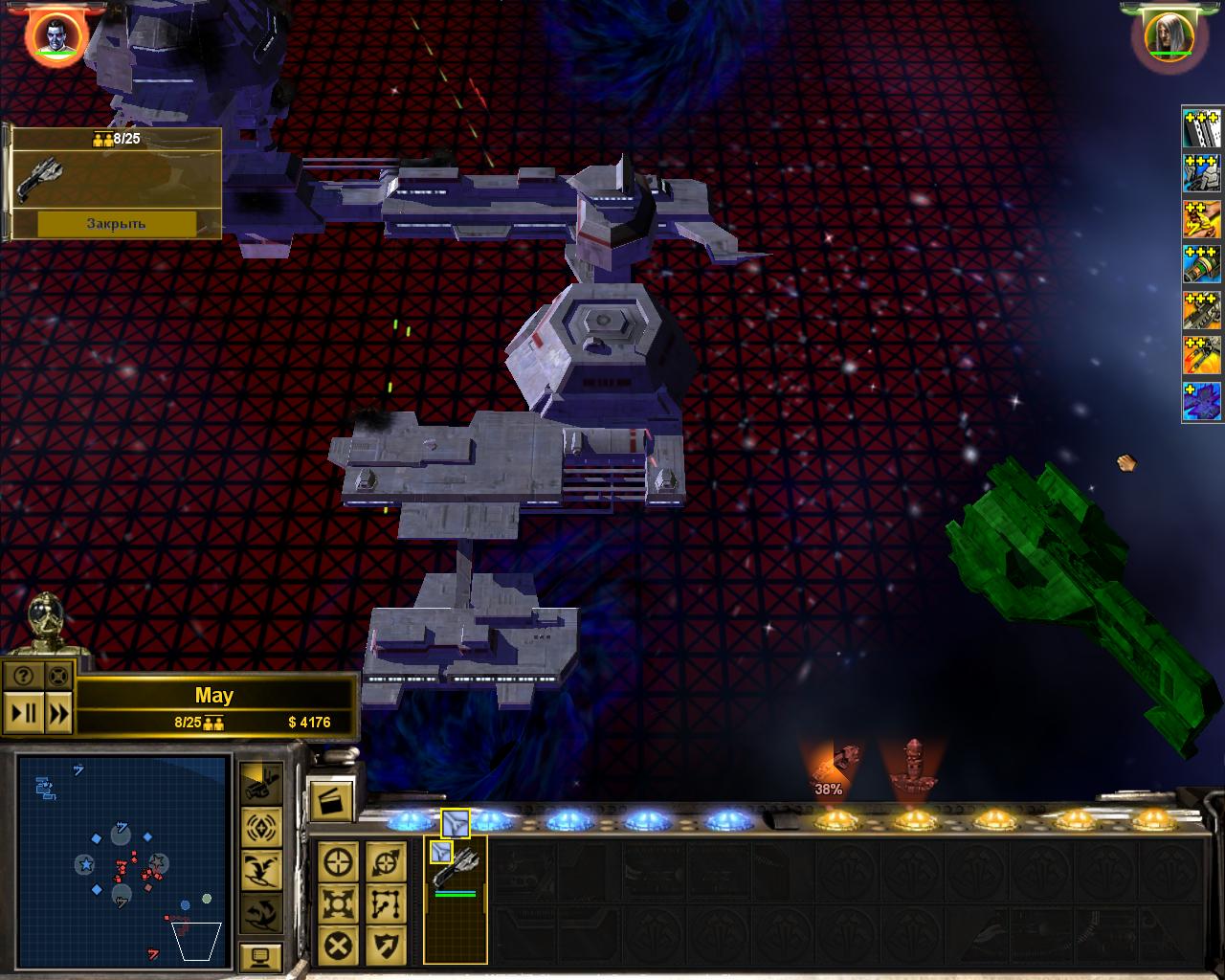Select the blue-faced admiral hero portrait
The height and width of the screenshot is (980, 1225).
pos(55,35)
